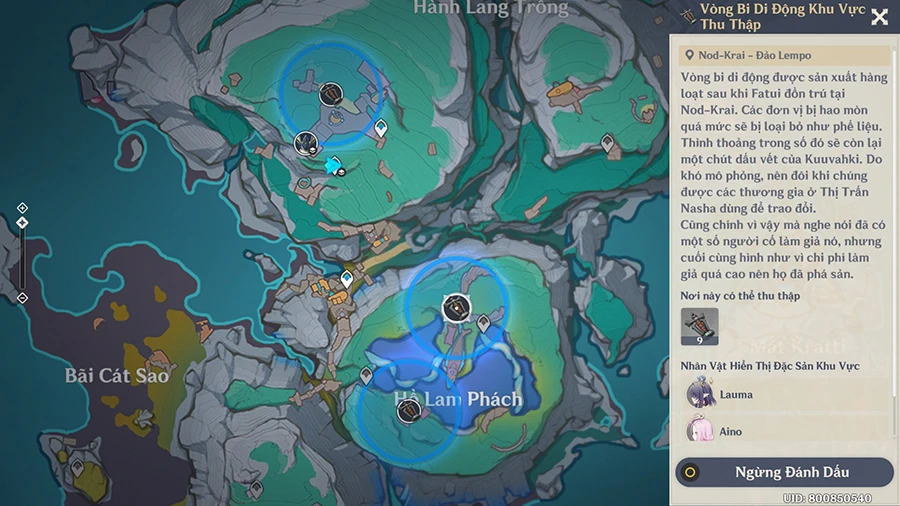Select the collectible marker below Hổ Lam Phách label
Viewport: 900px width, 506px height.
407,411
